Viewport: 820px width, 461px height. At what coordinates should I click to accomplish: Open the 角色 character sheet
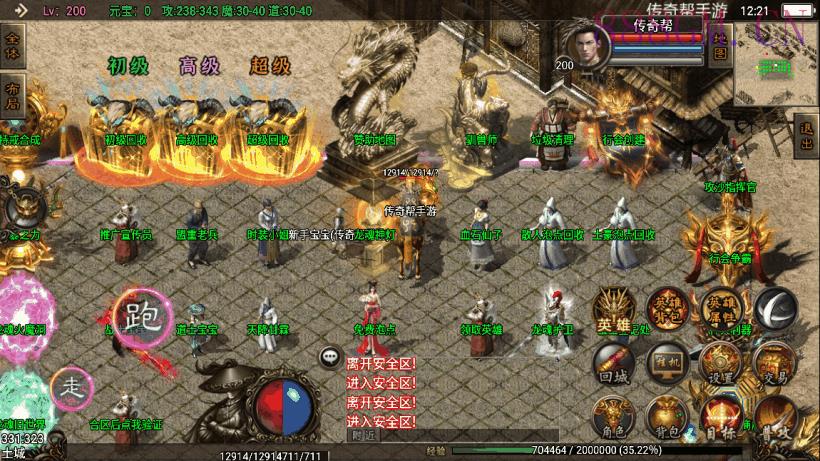613,417
